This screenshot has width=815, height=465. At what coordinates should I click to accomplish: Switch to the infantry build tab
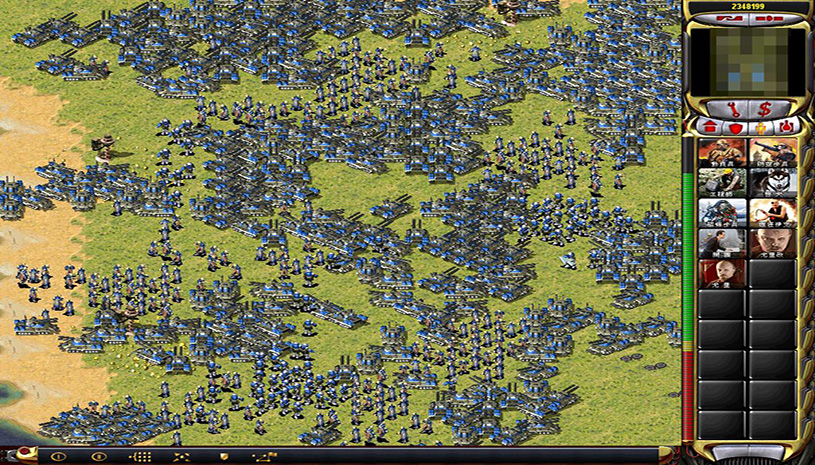(760, 127)
